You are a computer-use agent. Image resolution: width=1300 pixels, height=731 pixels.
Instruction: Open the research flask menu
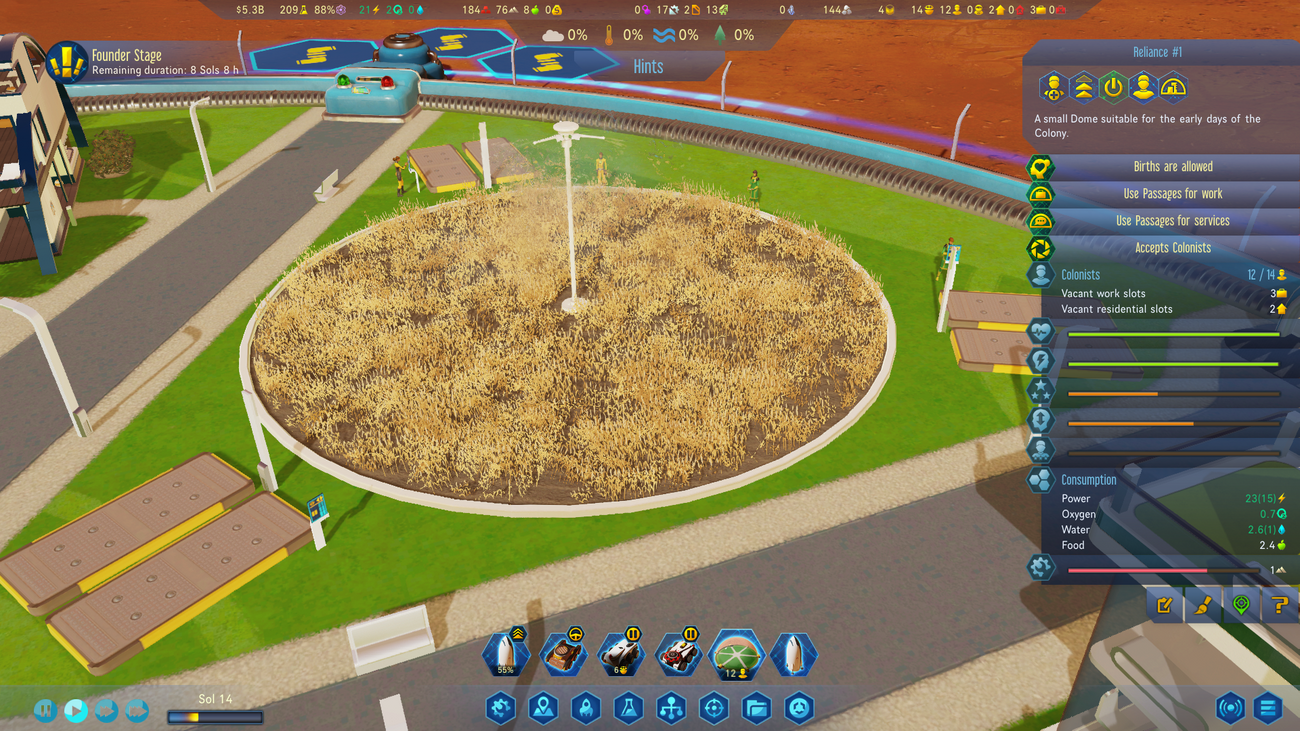click(628, 709)
